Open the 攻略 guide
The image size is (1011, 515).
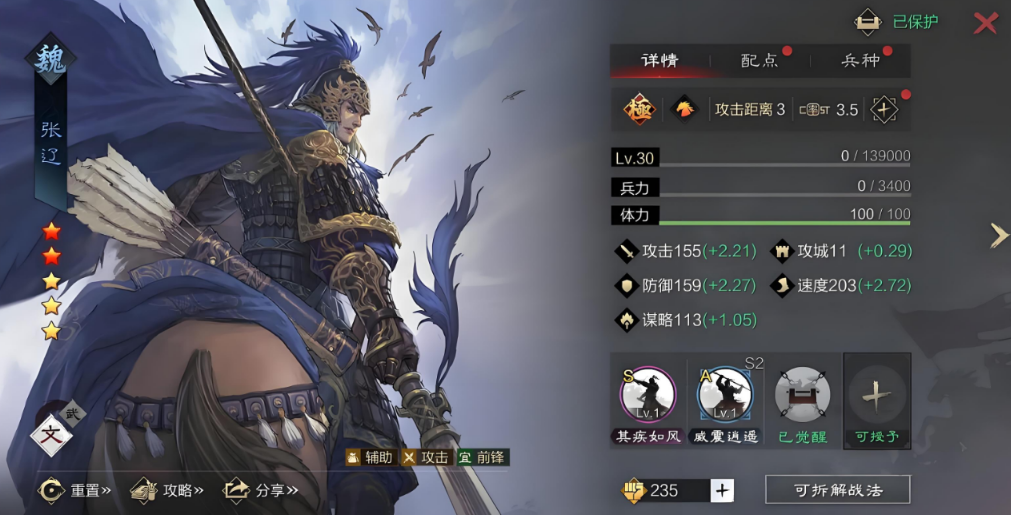168,490
